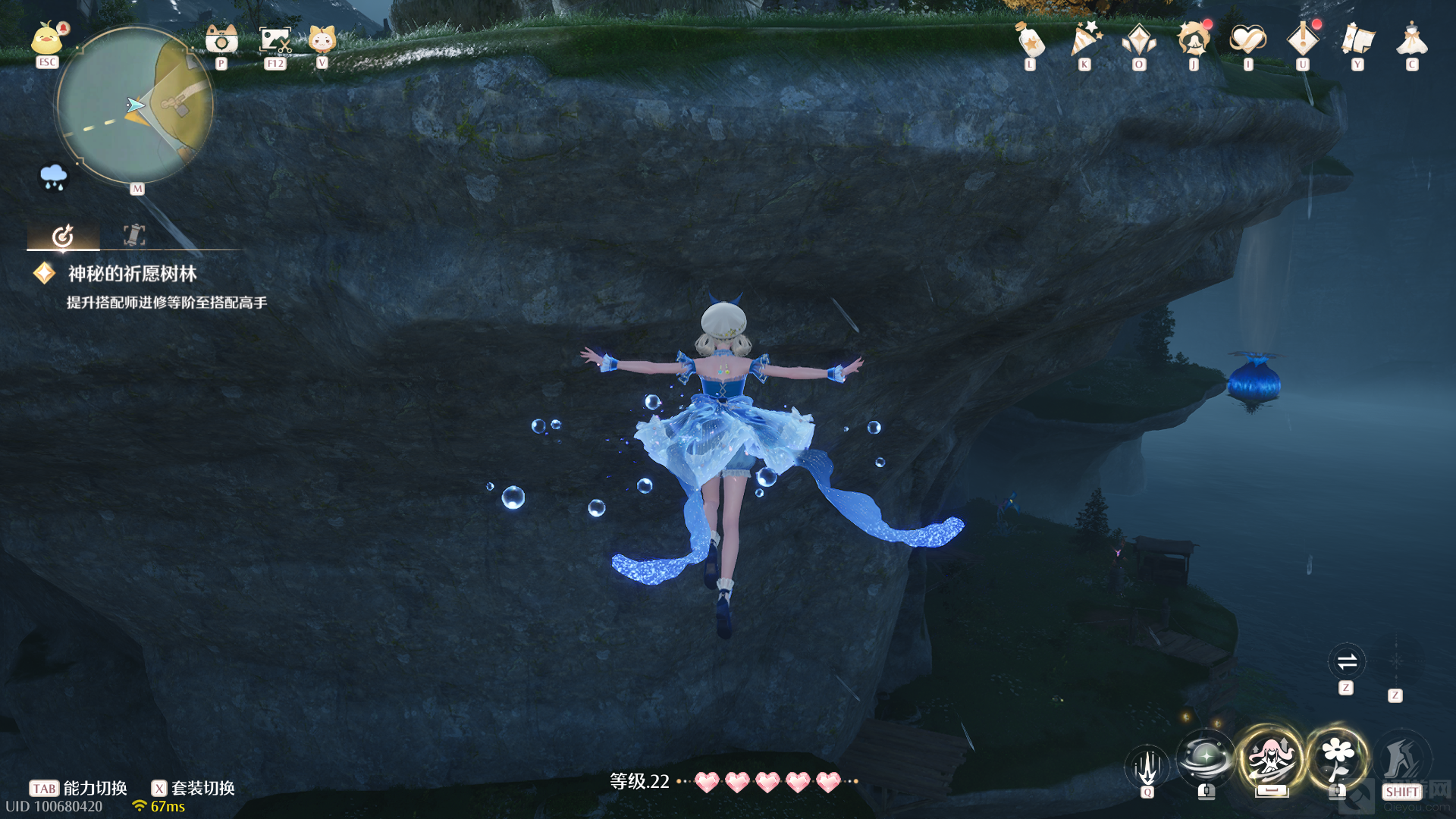
Task: Open the yellow duck main menu icon
Action: (x=47, y=39)
